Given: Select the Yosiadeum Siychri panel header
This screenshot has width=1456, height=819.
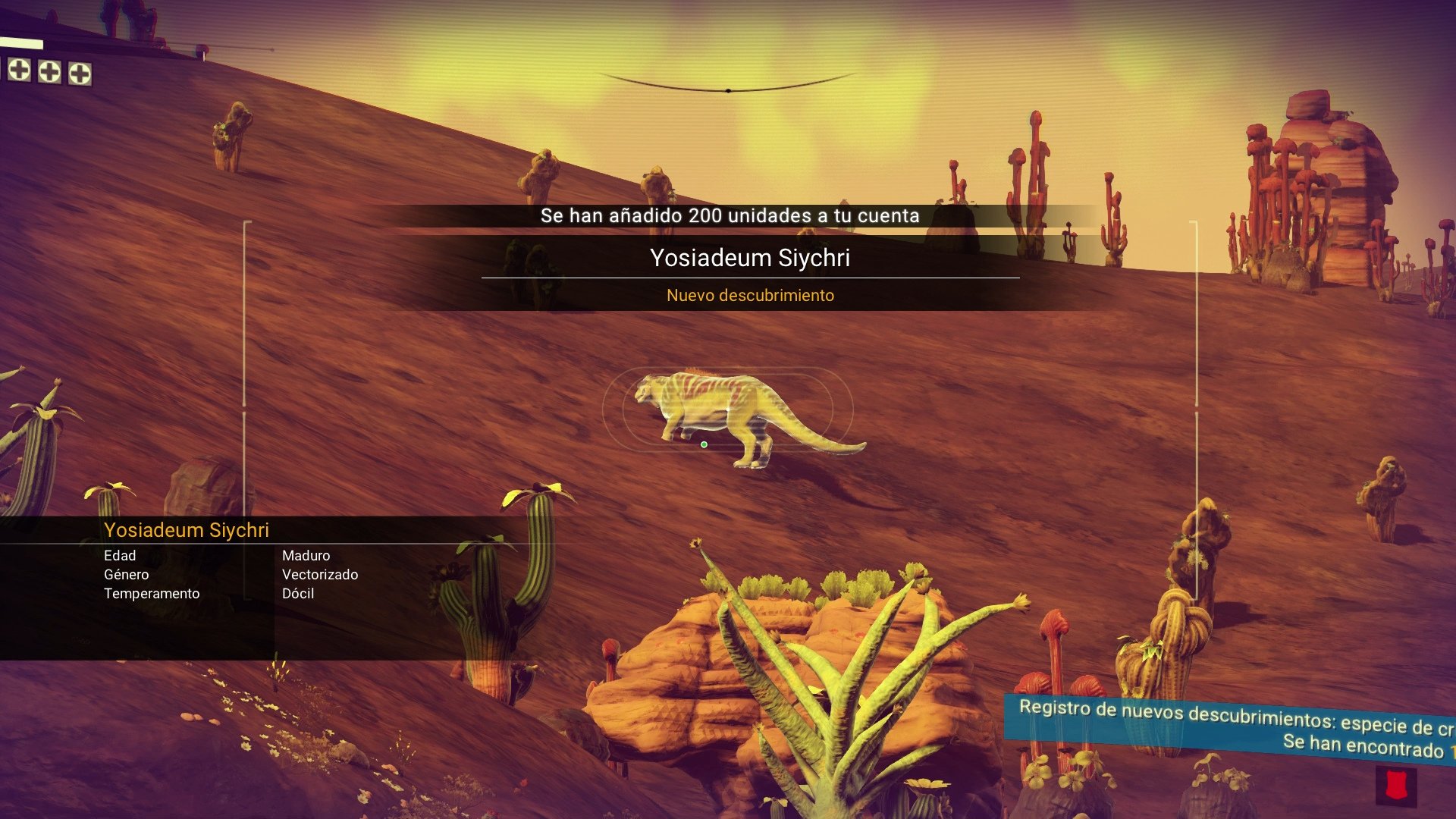Looking at the screenshot, I should (187, 530).
